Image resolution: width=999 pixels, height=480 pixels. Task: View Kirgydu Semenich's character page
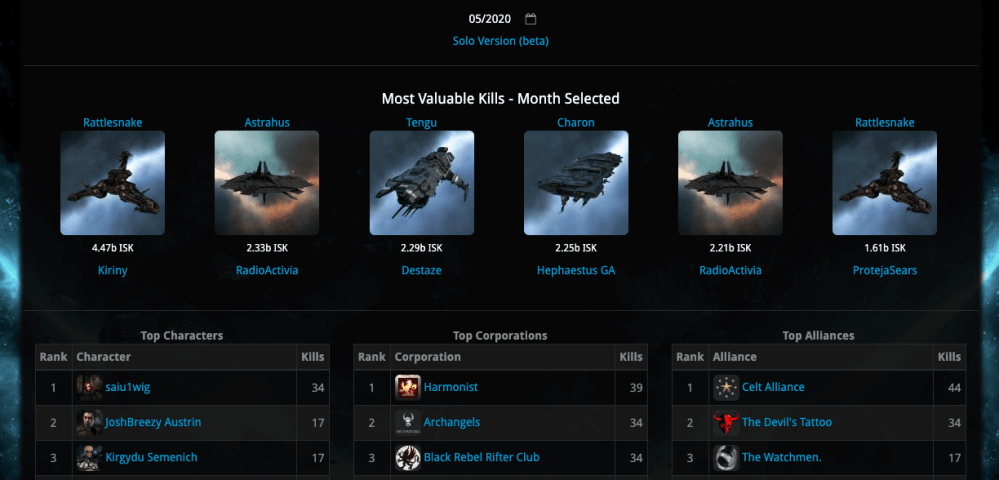point(151,457)
